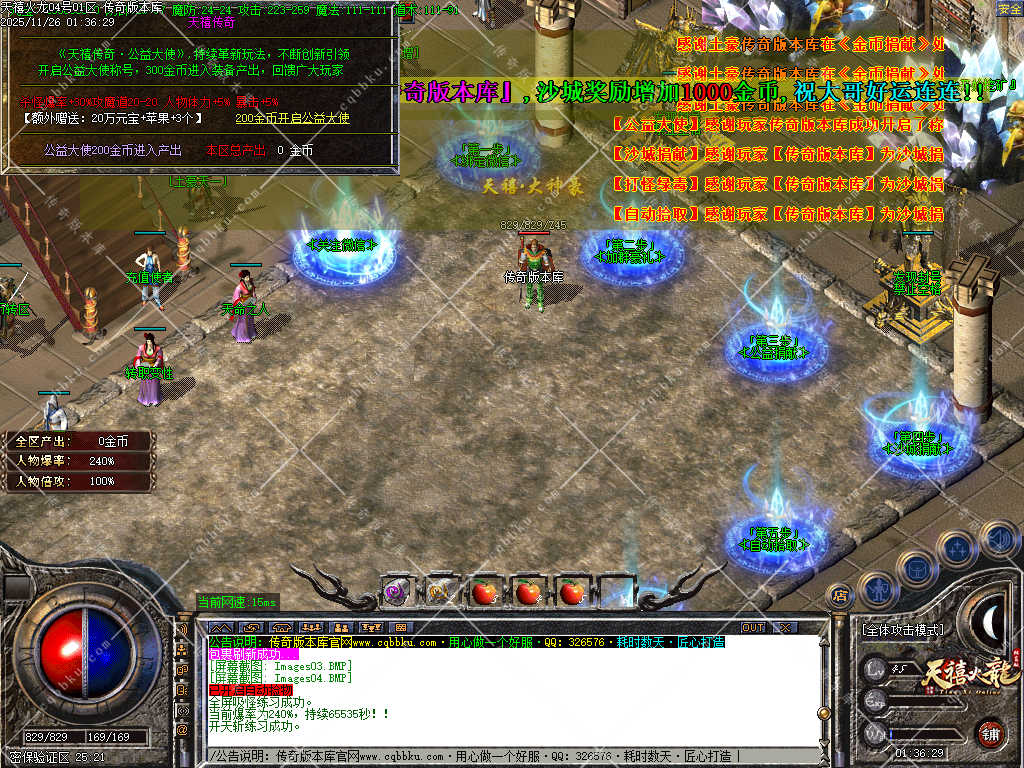
Task: Switch the 全体攻击模式 attack mode label
Action: point(901,631)
